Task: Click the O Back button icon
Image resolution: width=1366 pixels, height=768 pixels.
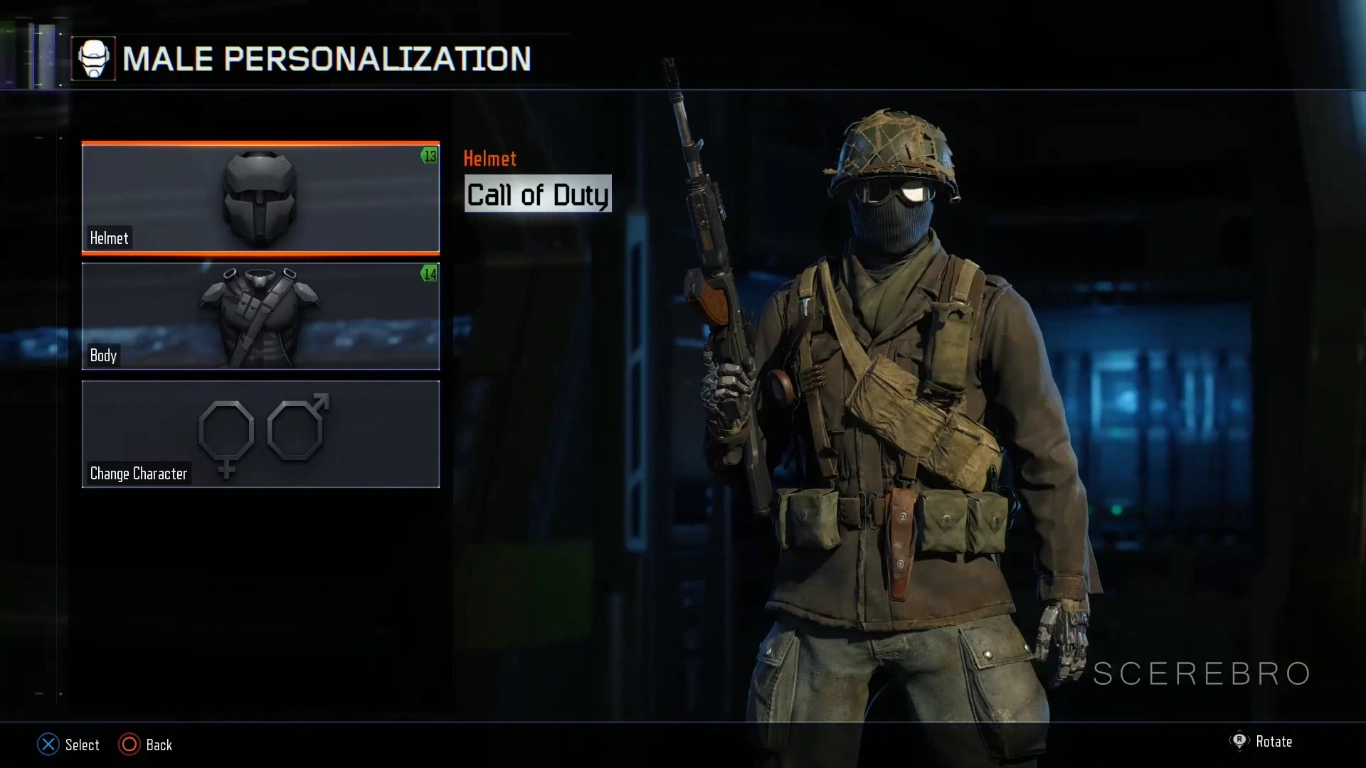Action: point(130,744)
